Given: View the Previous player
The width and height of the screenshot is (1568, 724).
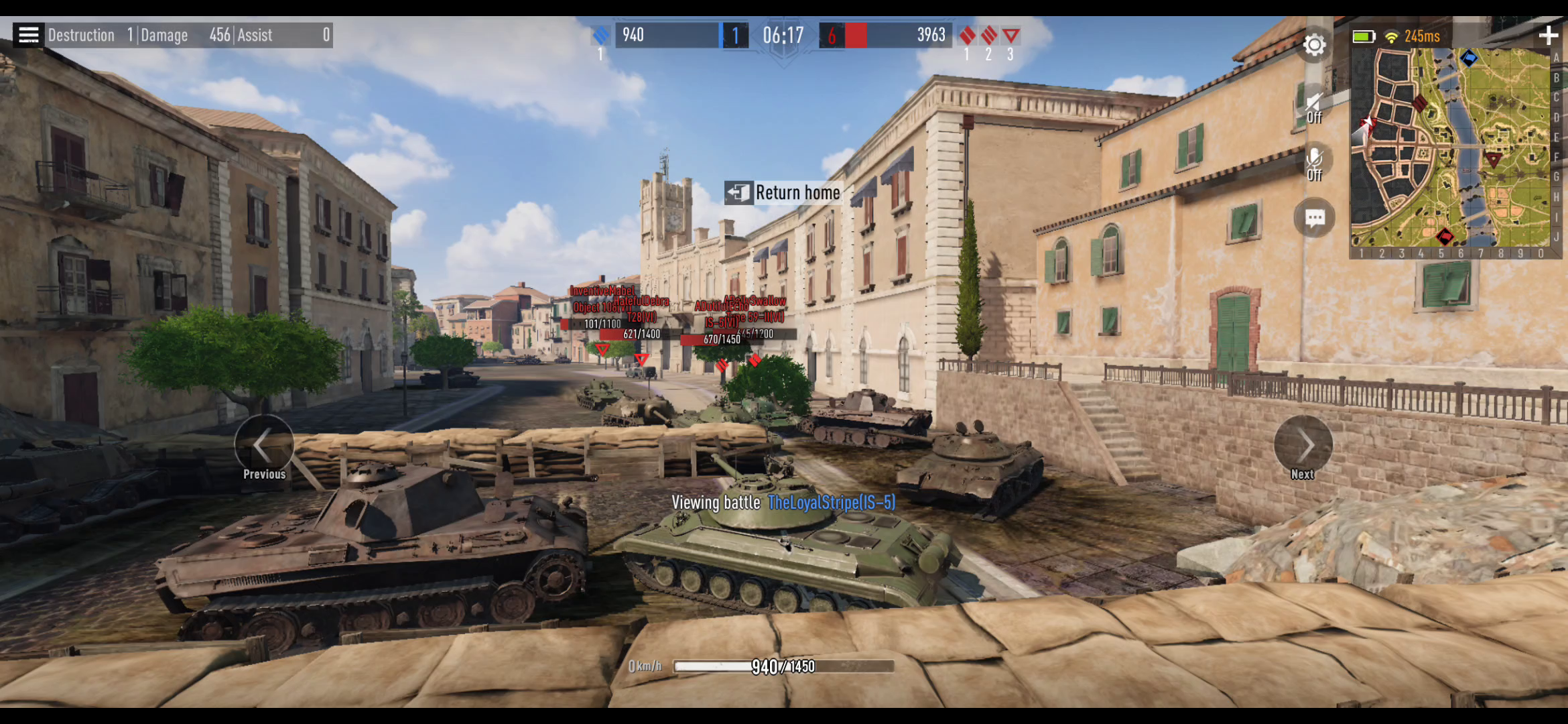Looking at the screenshot, I should click(x=264, y=446).
